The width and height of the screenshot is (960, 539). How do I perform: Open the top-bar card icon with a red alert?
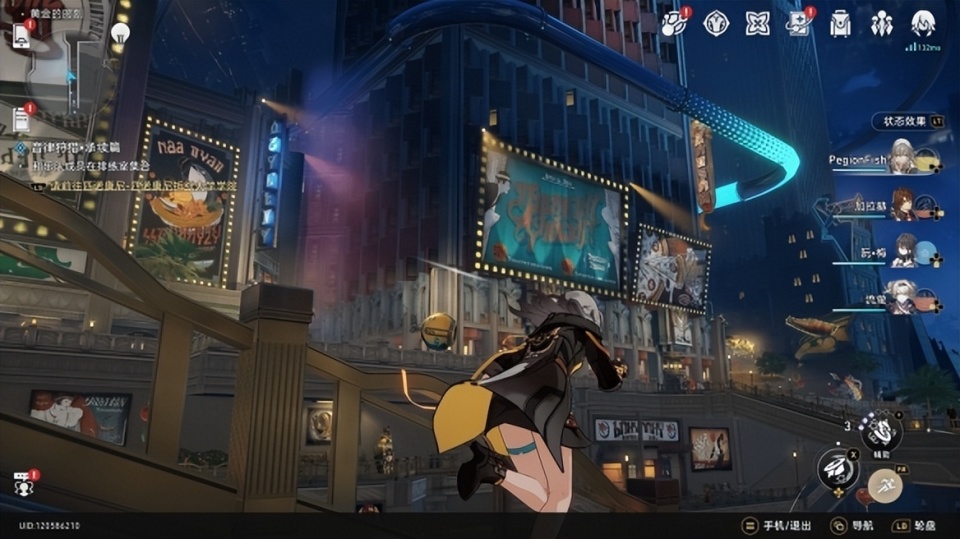point(798,23)
